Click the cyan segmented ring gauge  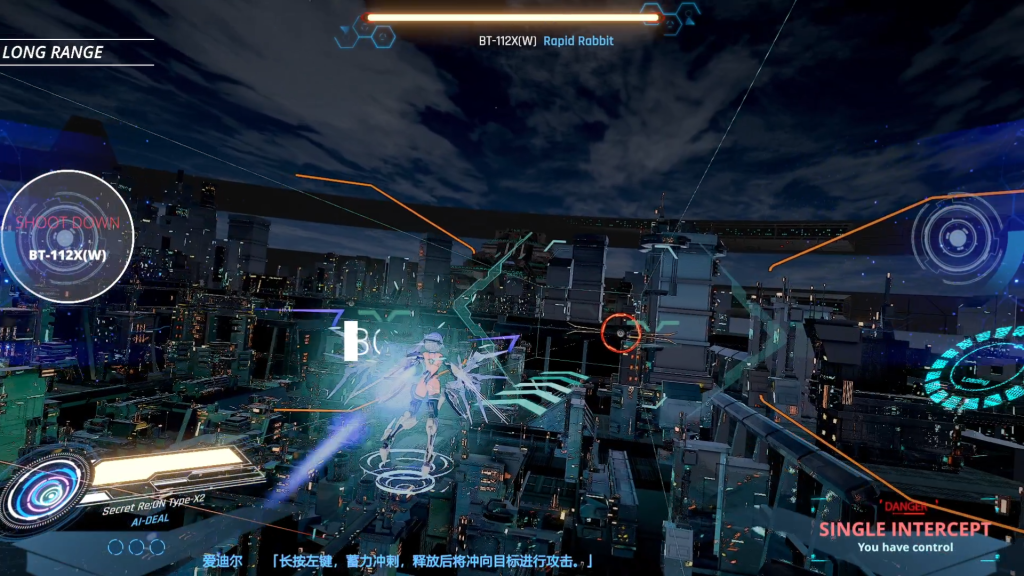click(x=977, y=368)
